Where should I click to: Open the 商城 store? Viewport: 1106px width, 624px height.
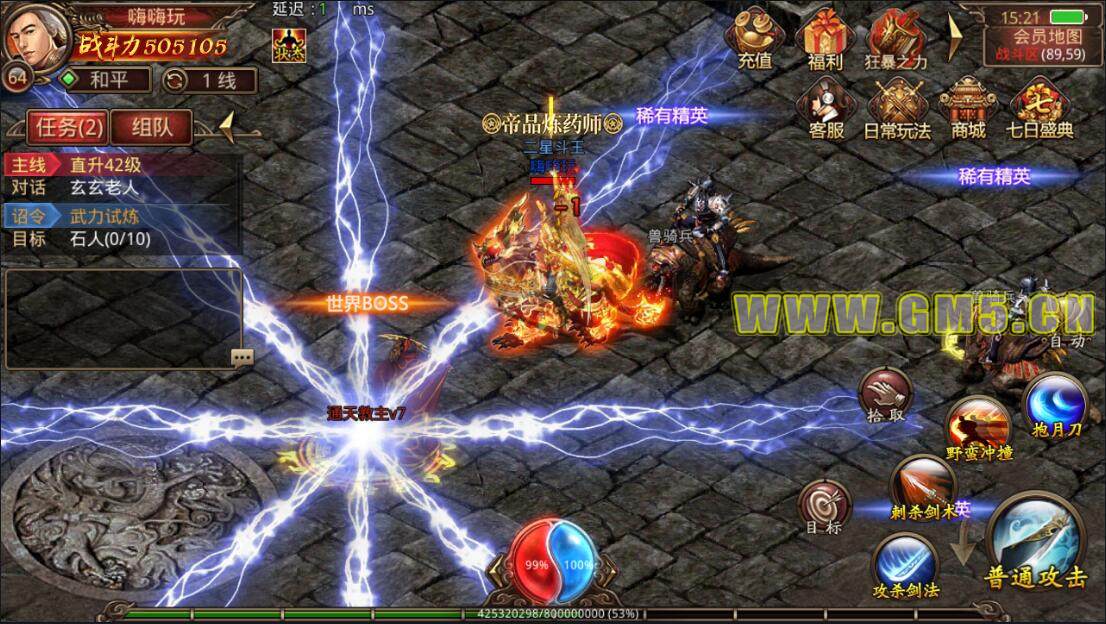tap(968, 106)
